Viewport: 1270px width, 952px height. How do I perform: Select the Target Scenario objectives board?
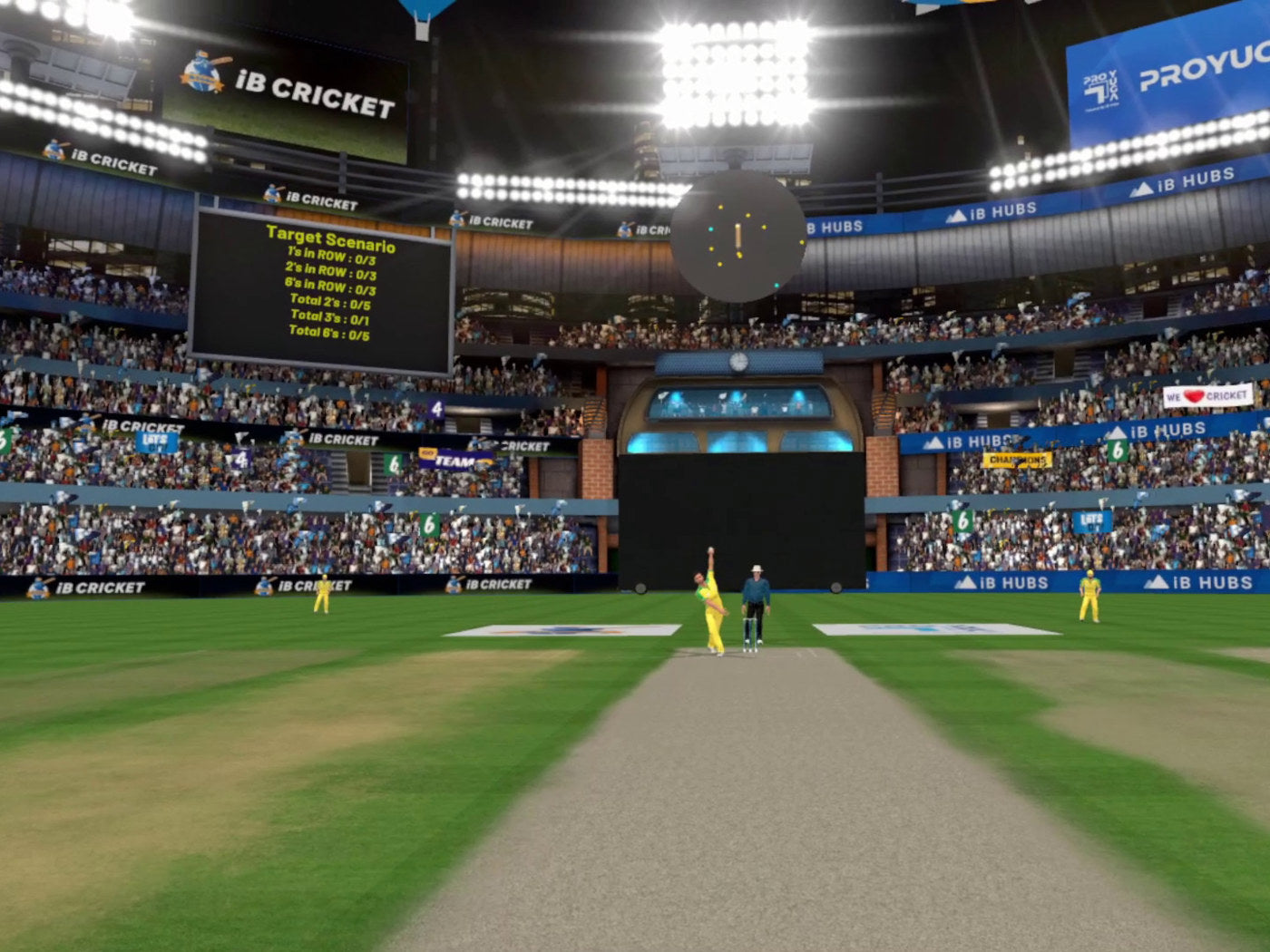click(322, 292)
